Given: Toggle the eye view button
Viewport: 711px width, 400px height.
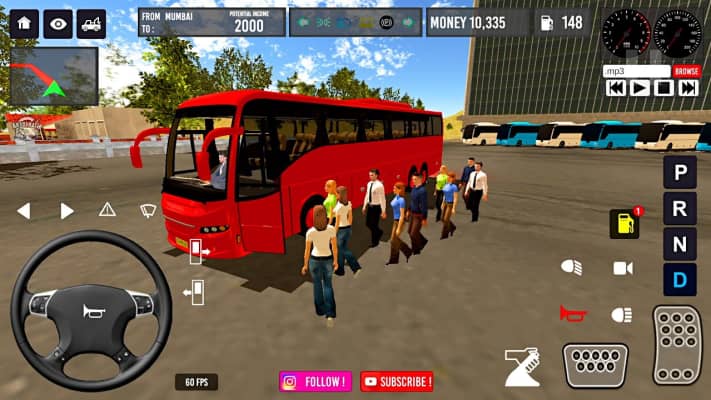Looking at the screenshot, I should [58, 23].
